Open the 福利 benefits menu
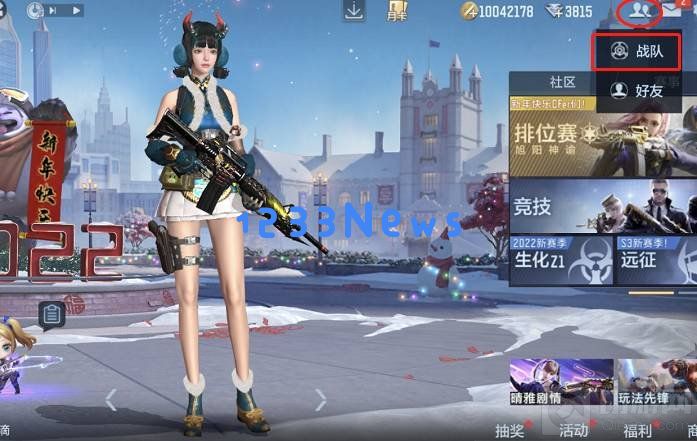This screenshot has width=697, height=441. [x=637, y=430]
